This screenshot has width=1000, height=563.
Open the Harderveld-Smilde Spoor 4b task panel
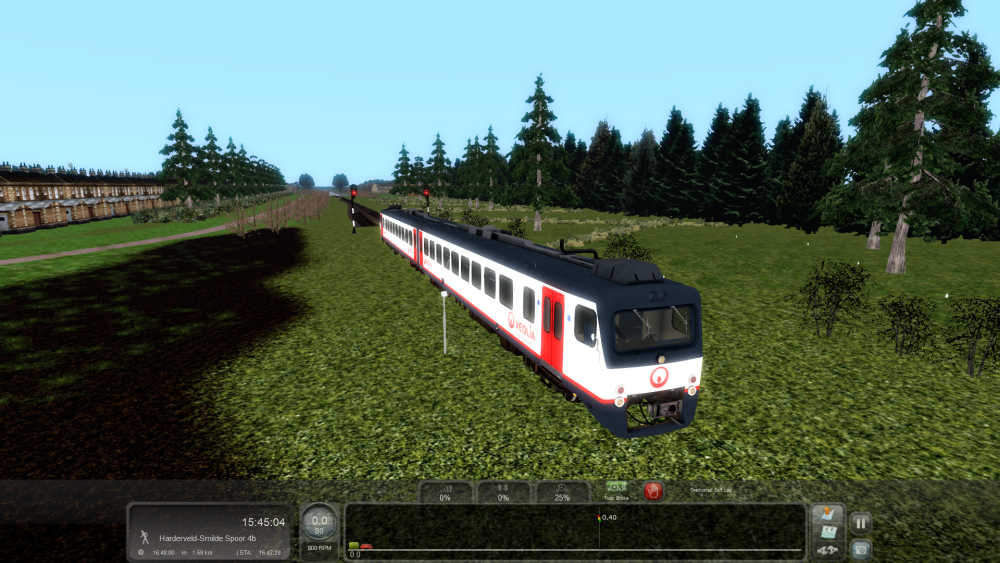click(210, 532)
